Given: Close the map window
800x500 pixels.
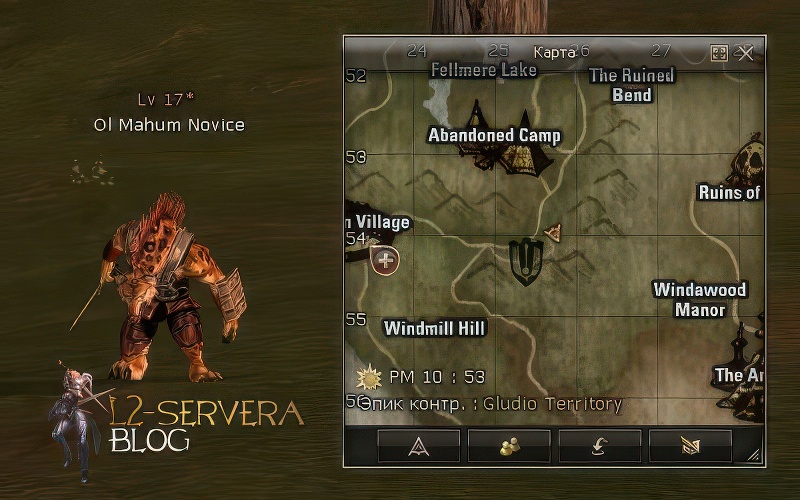Looking at the screenshot, I should coord(745,53).
